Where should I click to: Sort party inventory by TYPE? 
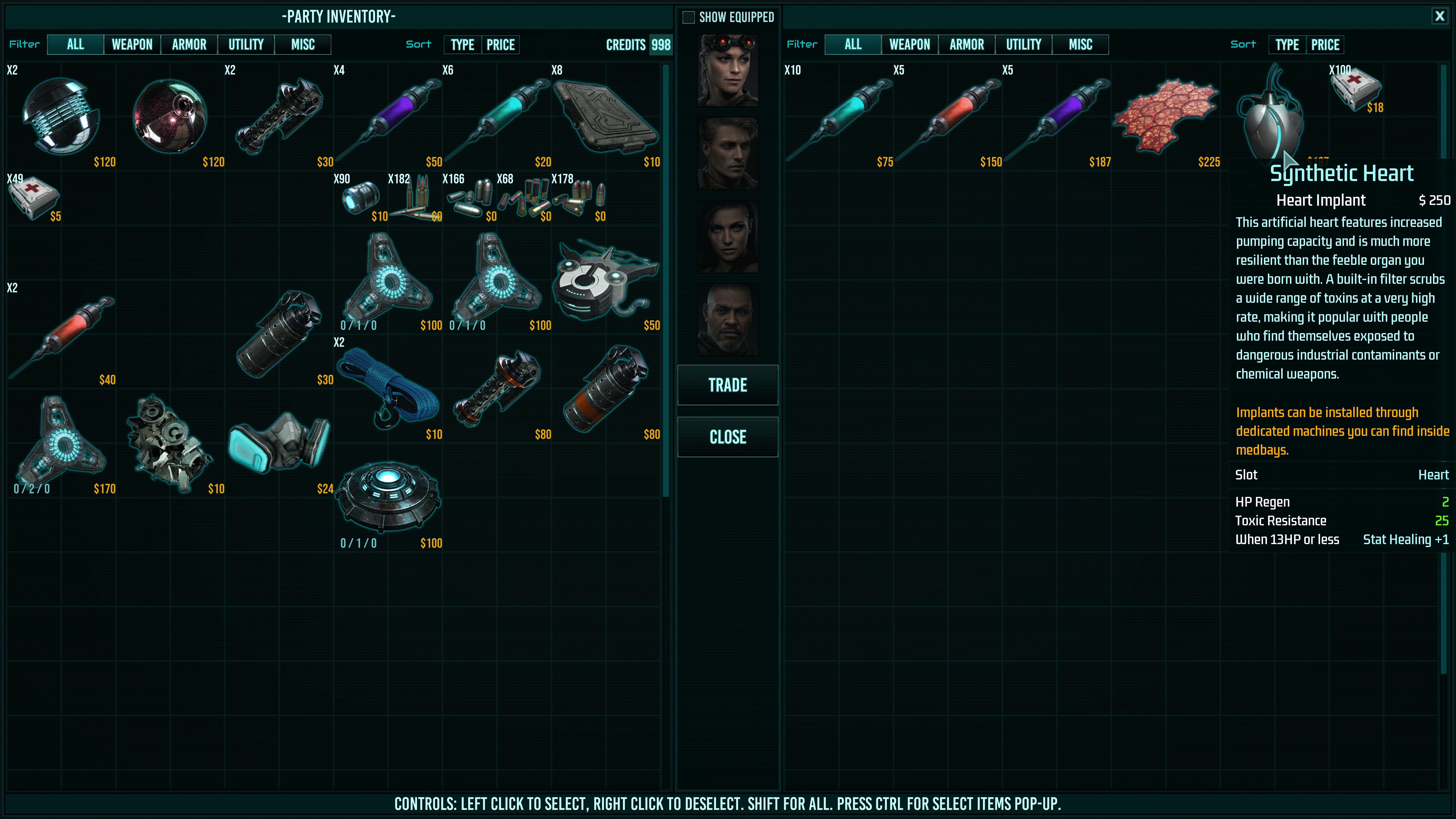coord(462,45)
